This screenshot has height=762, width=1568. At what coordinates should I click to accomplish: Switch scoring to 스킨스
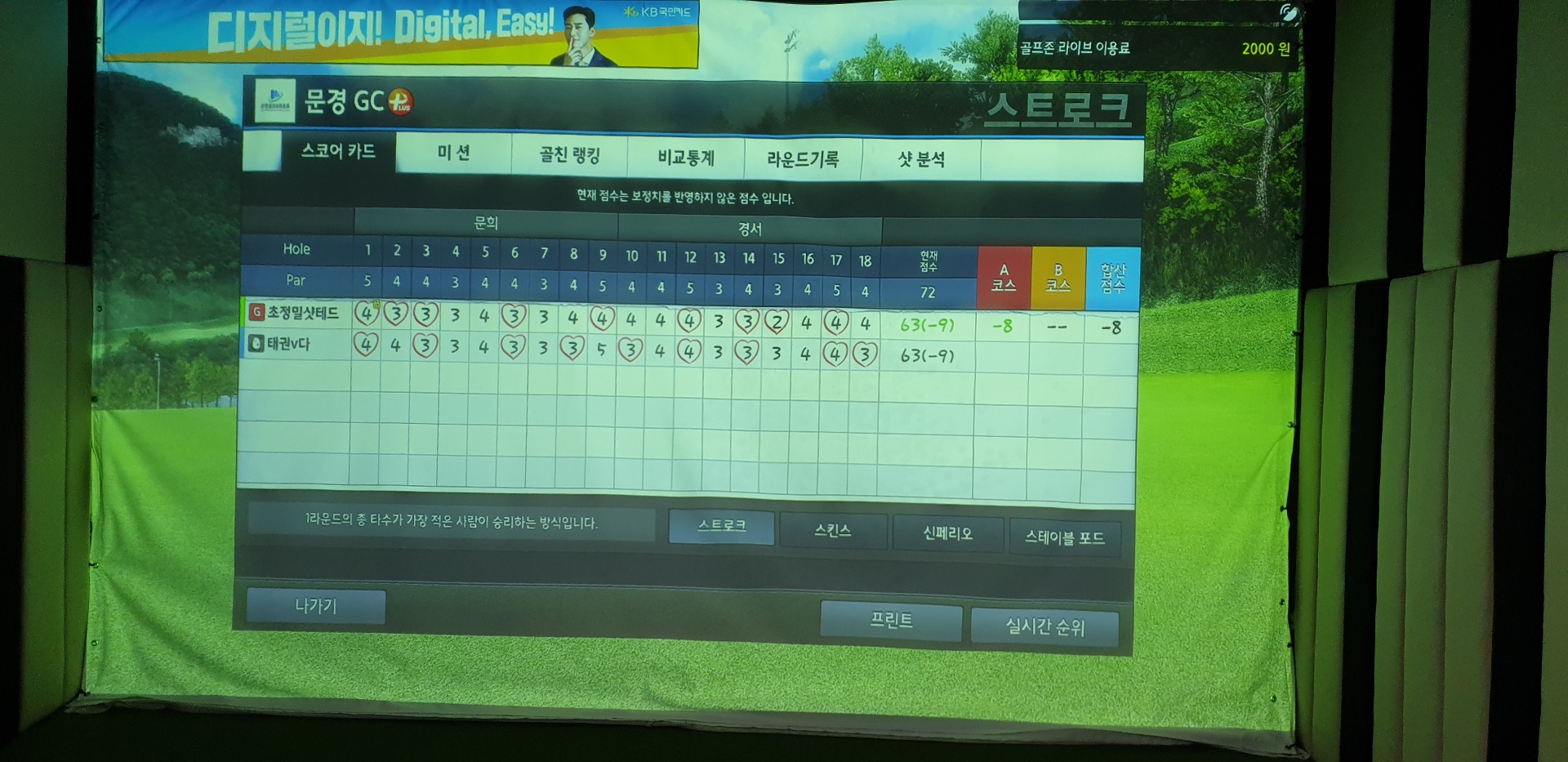(833, 531)
